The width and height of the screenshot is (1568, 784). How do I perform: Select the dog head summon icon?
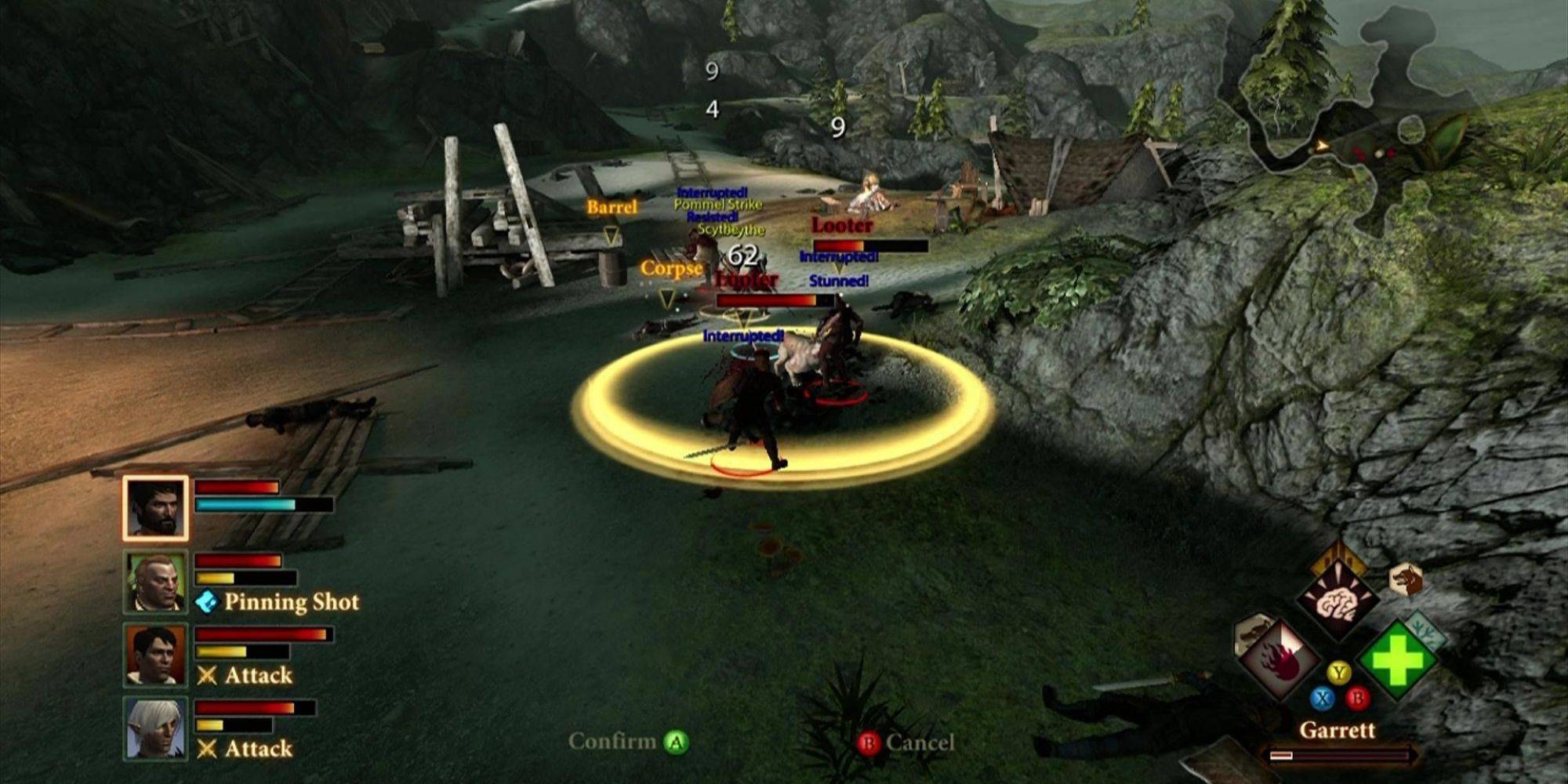(x=1405, y=580)
